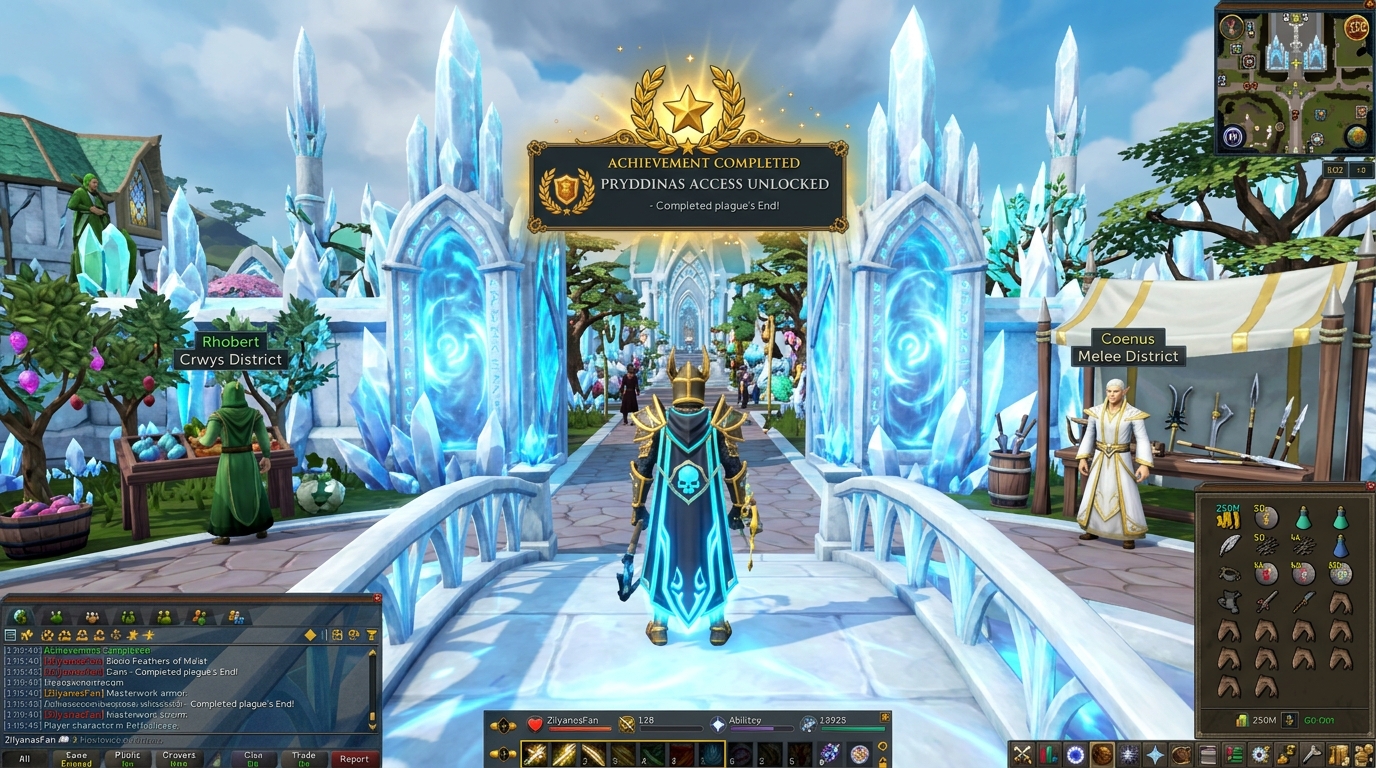Click the home teleport lodestone icon below the minimap
1376x768 pixels.
(1232, 135)
